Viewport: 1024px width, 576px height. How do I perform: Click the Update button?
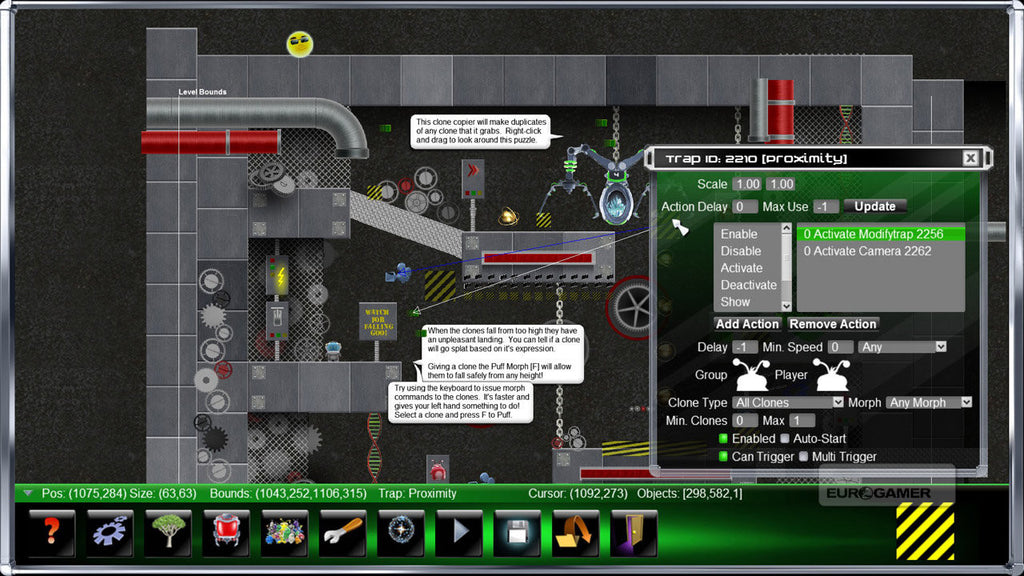875,206
